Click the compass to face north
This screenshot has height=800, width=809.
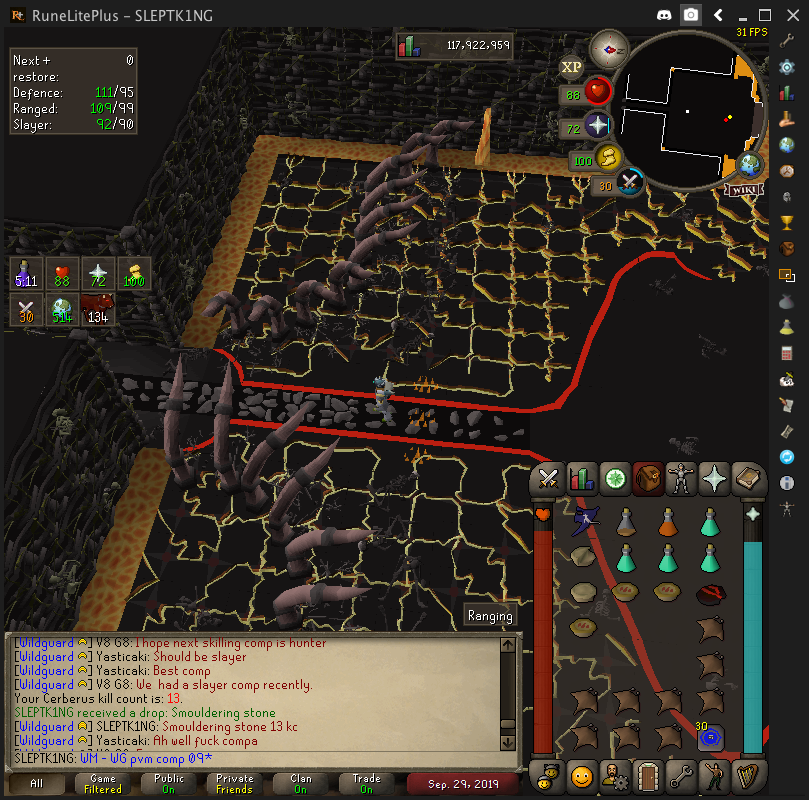tap(608, 47)
